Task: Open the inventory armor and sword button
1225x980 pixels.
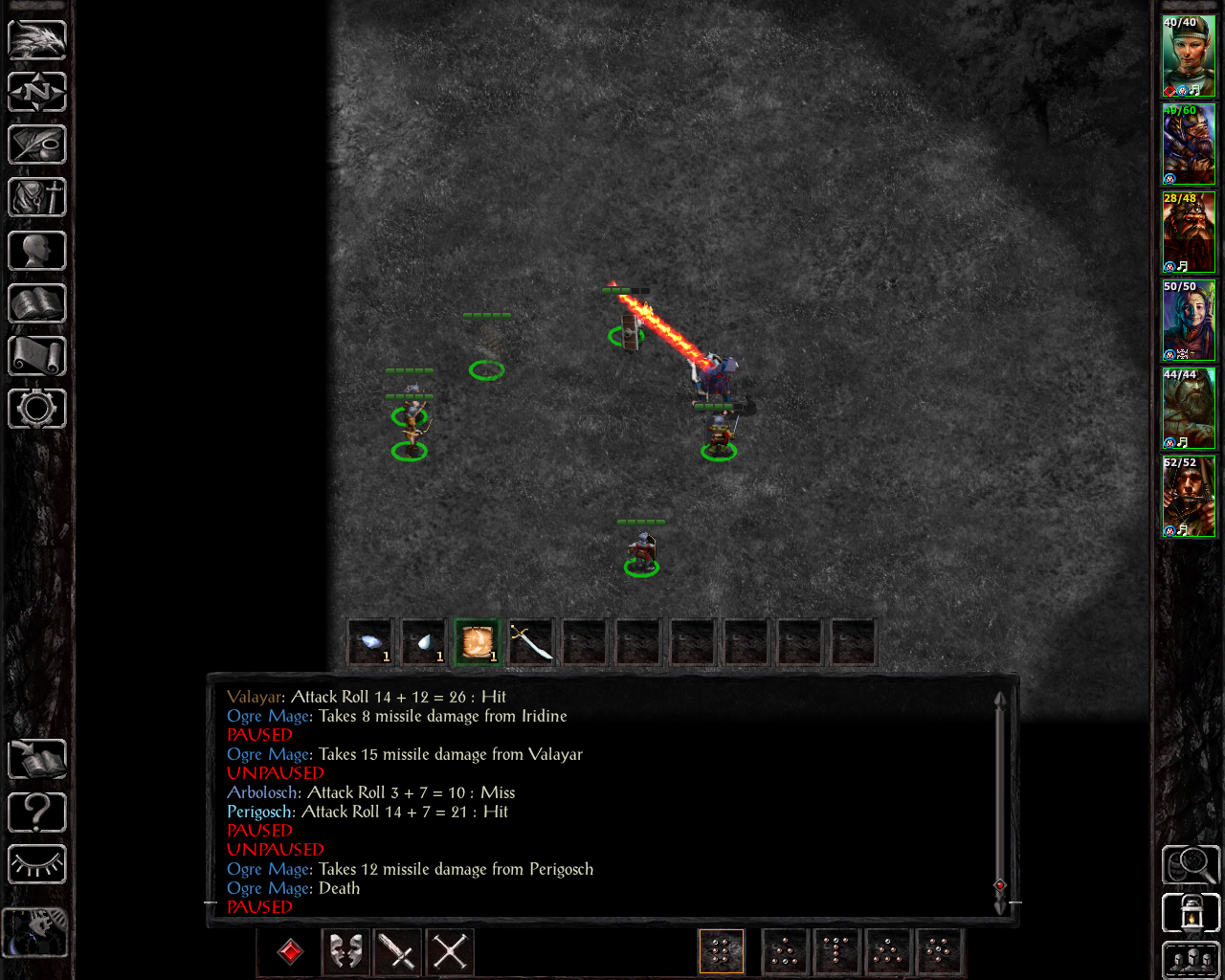Action: pyautogui.click(x=37, y=198)
